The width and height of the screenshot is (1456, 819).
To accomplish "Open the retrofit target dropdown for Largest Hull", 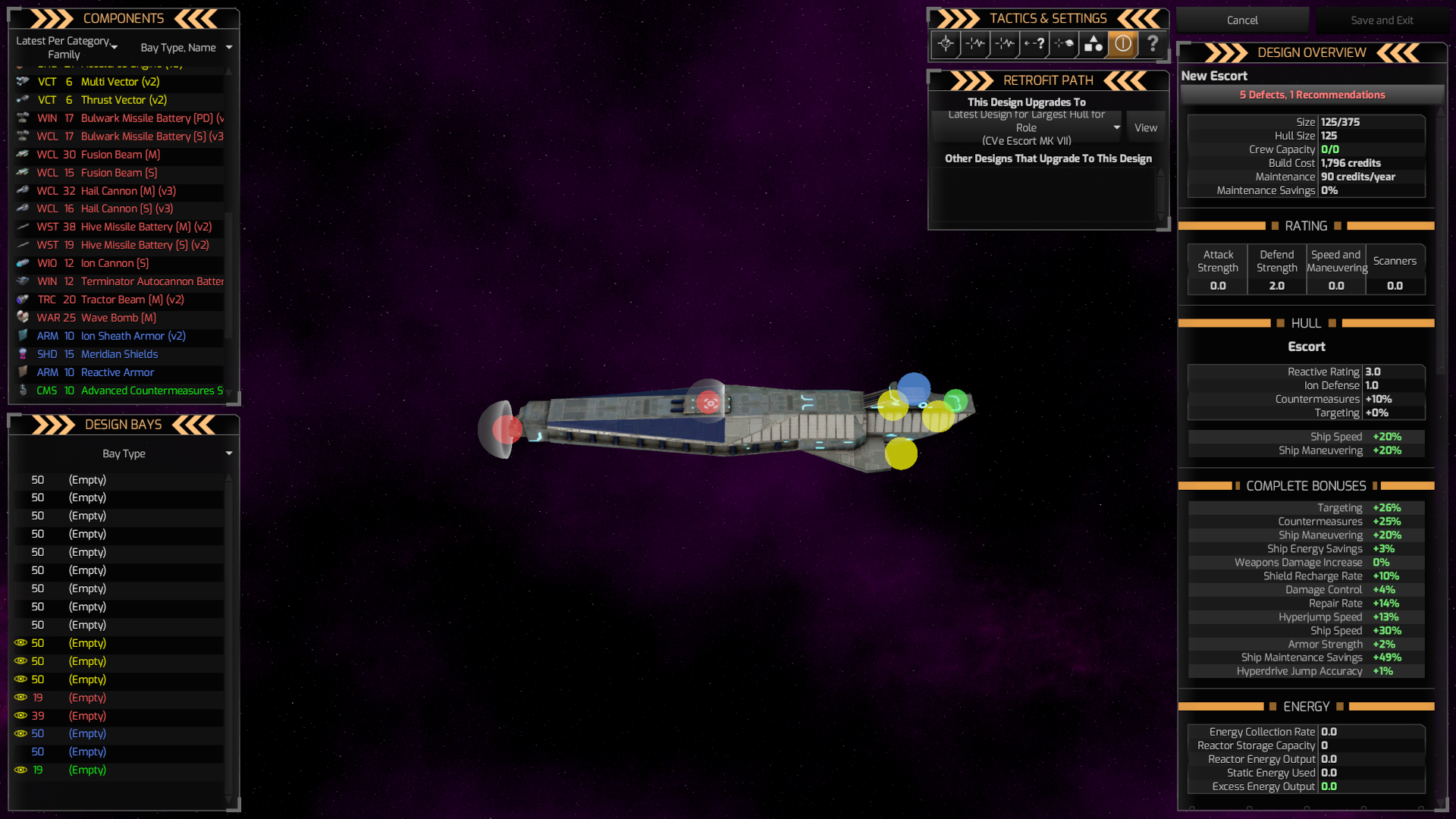I will point(1115,127).
